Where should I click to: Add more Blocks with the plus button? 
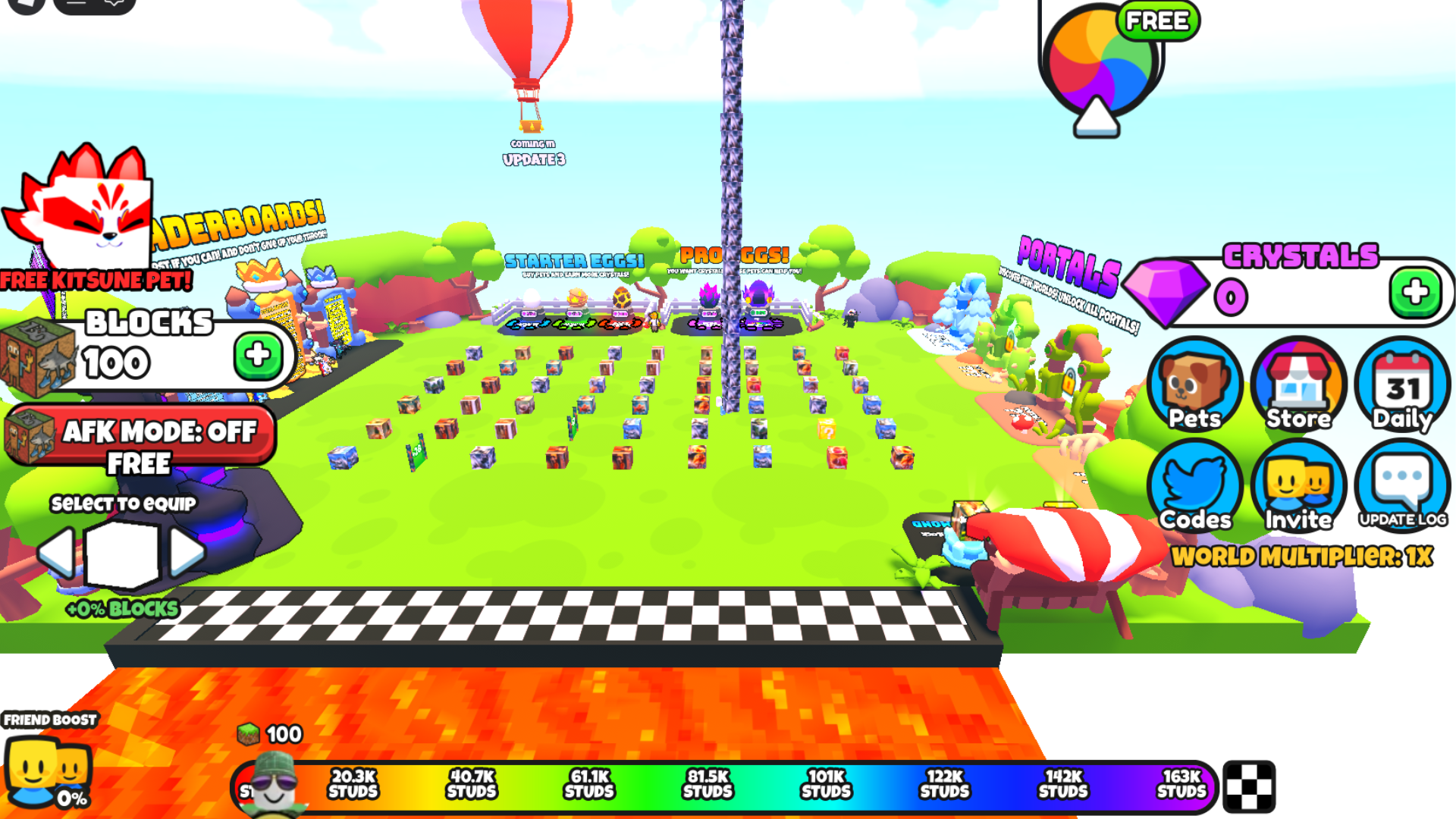258,355
